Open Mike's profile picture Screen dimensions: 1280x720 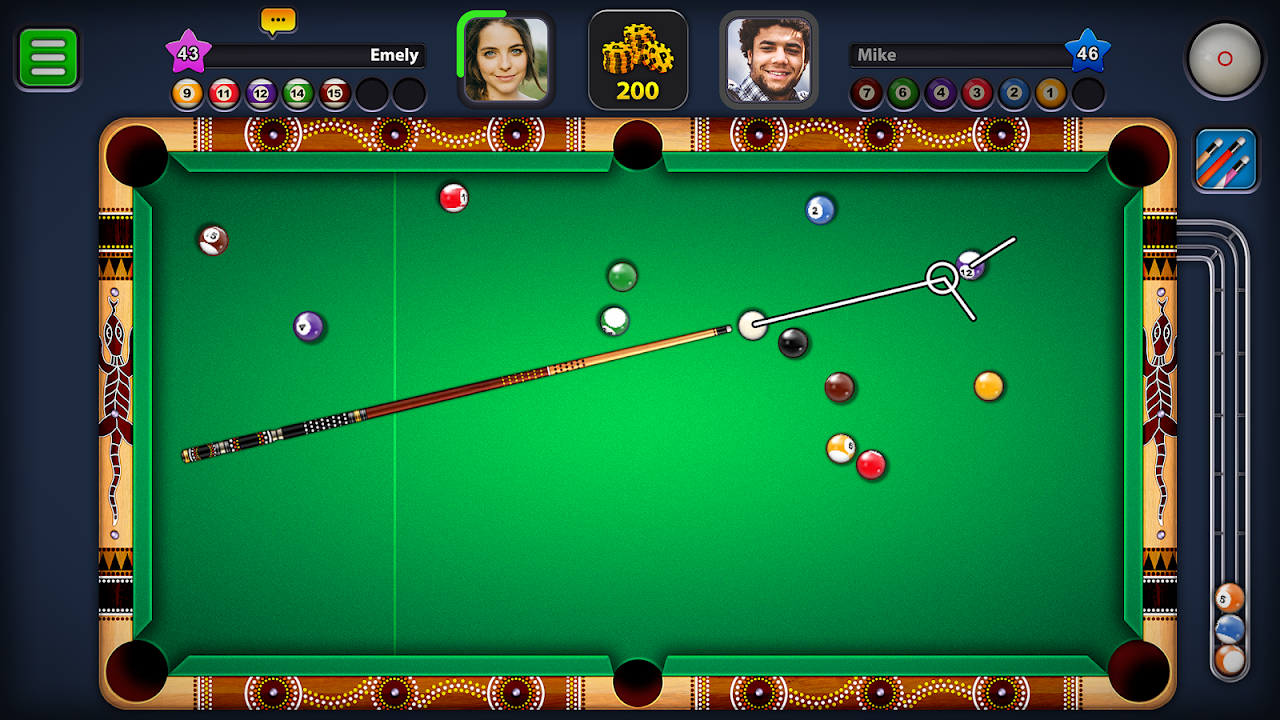click(769, 57)
